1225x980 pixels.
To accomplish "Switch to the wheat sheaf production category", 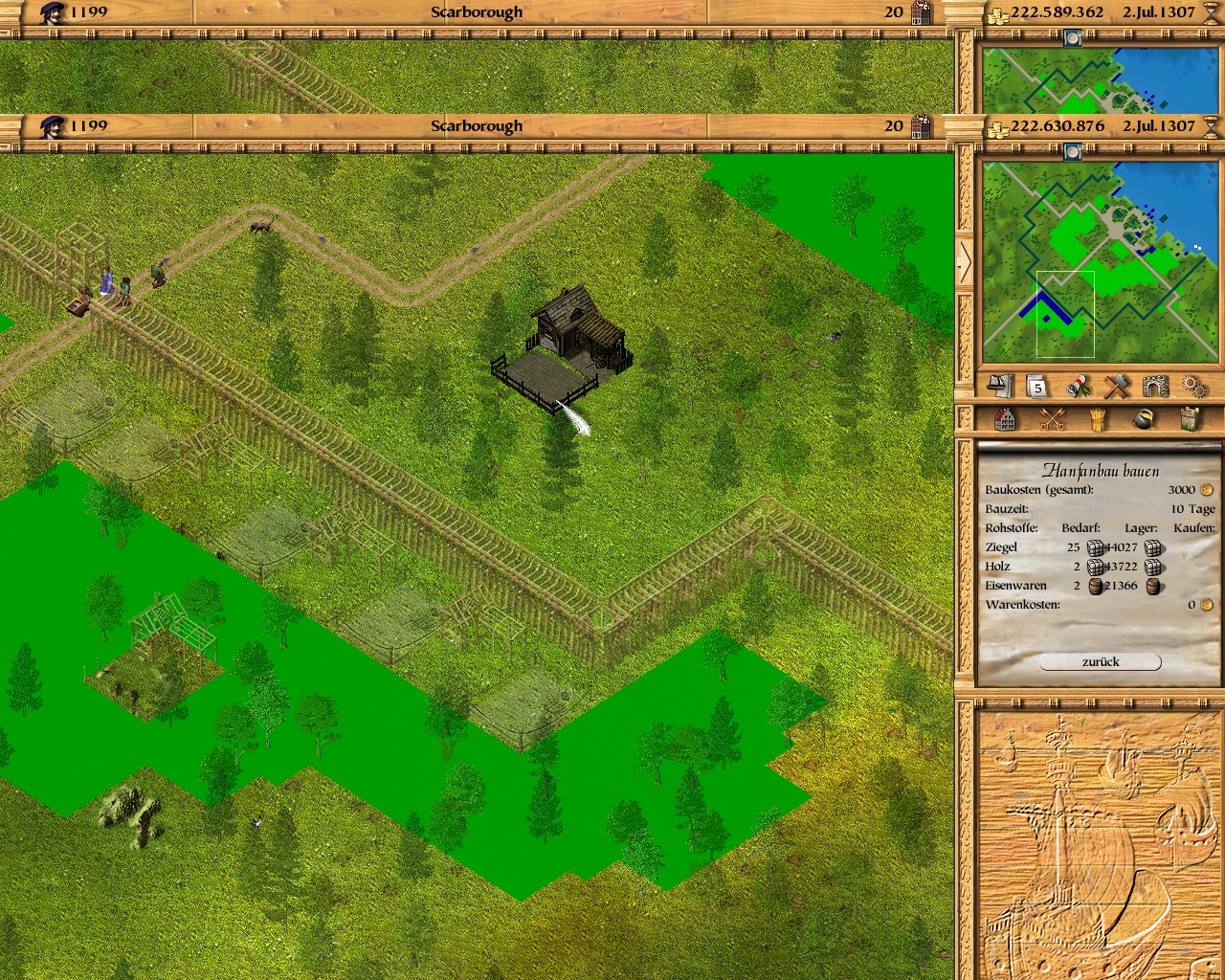I will pyautogui.click(x=1098, y=419).
